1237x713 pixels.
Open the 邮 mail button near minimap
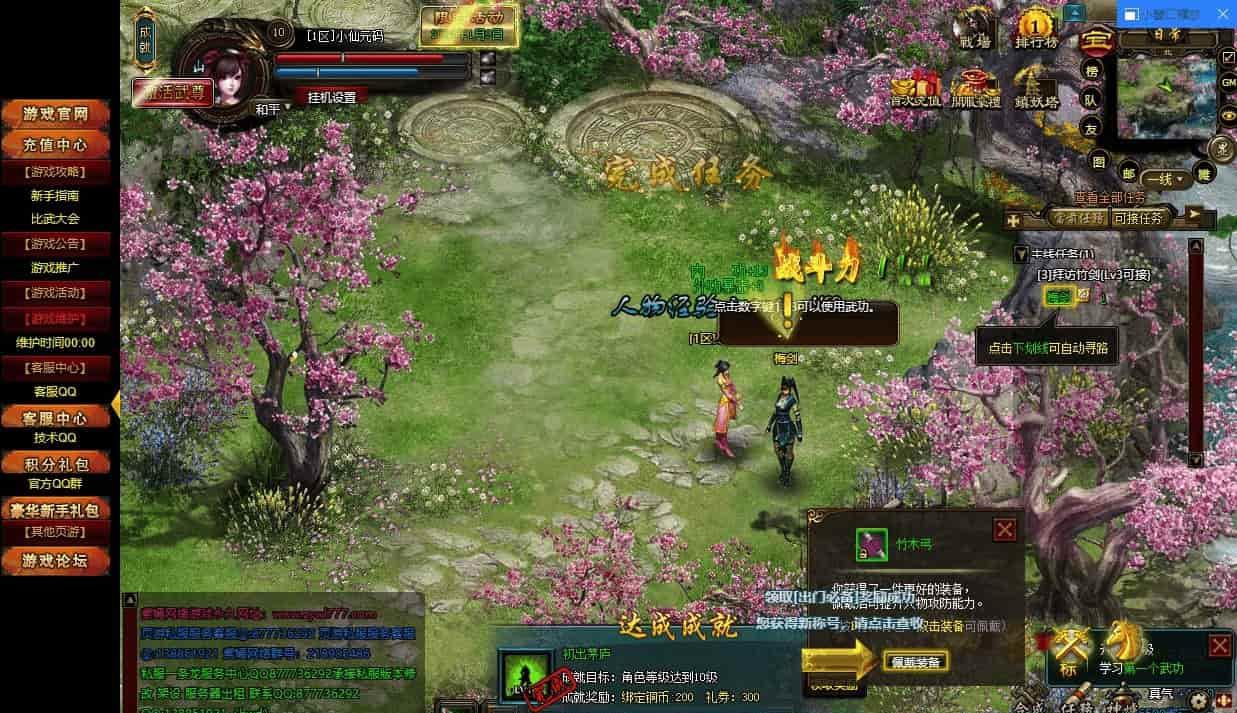coord(1128,173)
